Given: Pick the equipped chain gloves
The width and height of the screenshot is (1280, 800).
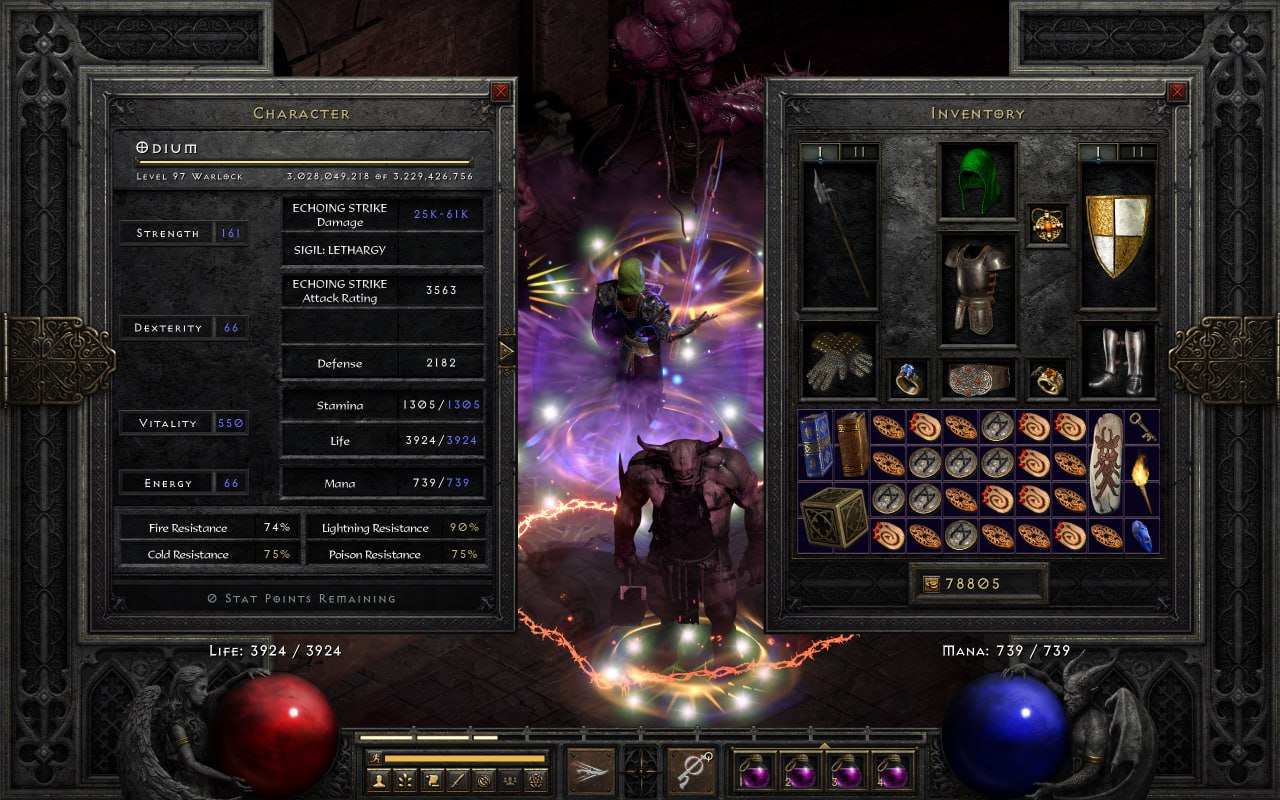Looking at the screenshot, I should coord(839,360).
